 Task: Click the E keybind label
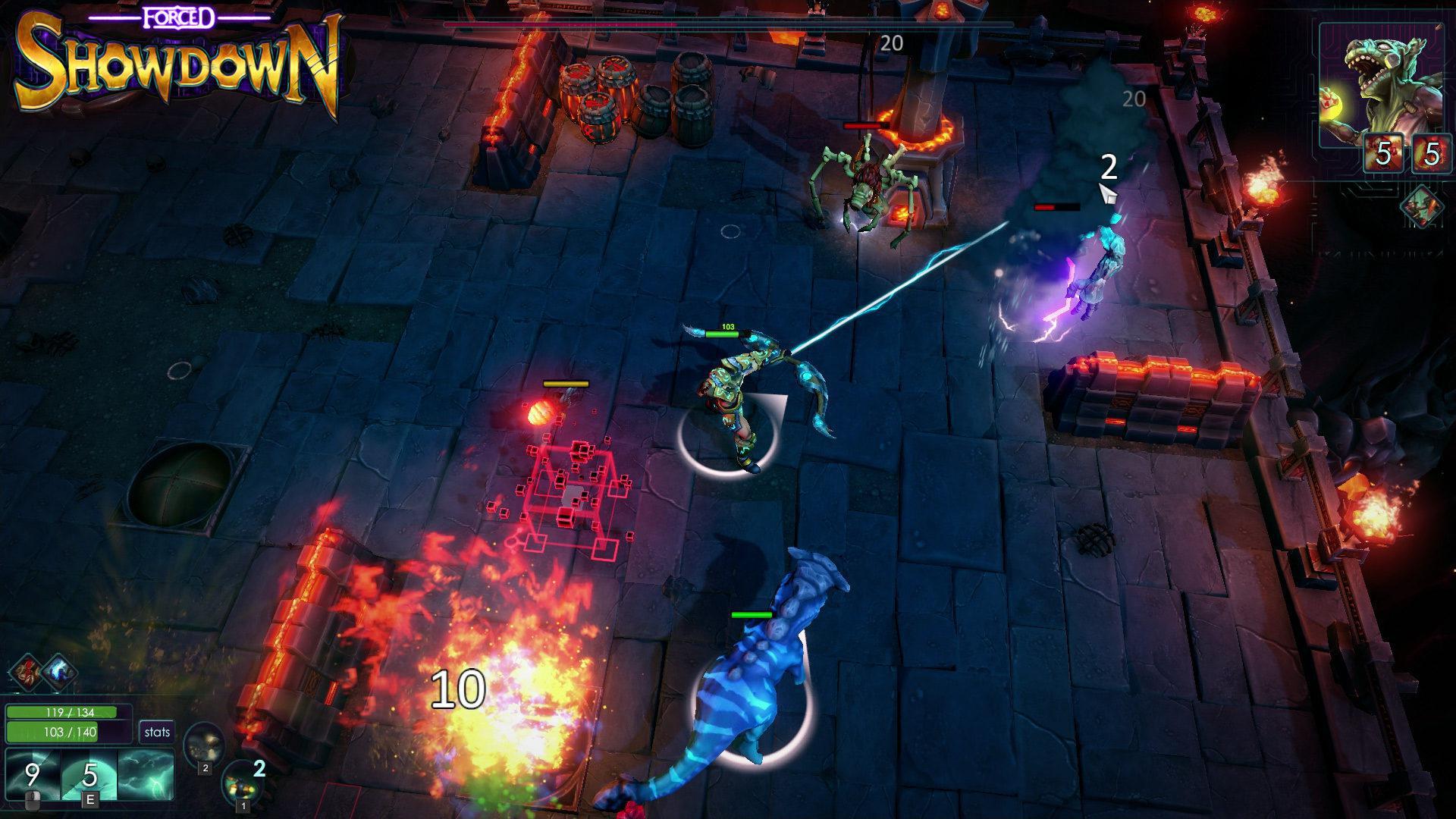point(90,798)
